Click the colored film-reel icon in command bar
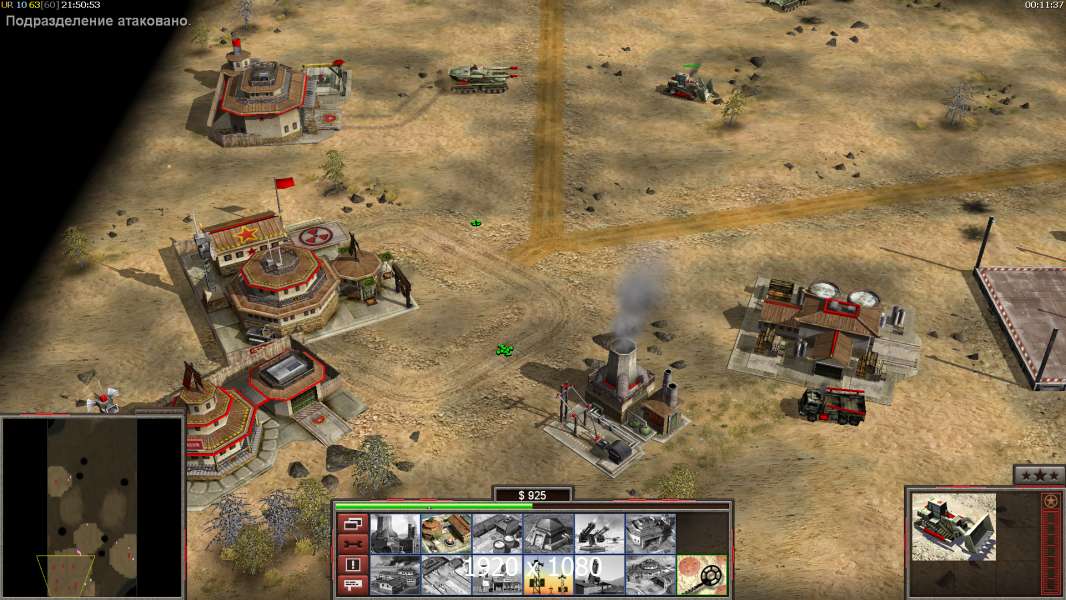Viewport: 1066px width, 600px height. pyautogui.click(x=702, y=575)
